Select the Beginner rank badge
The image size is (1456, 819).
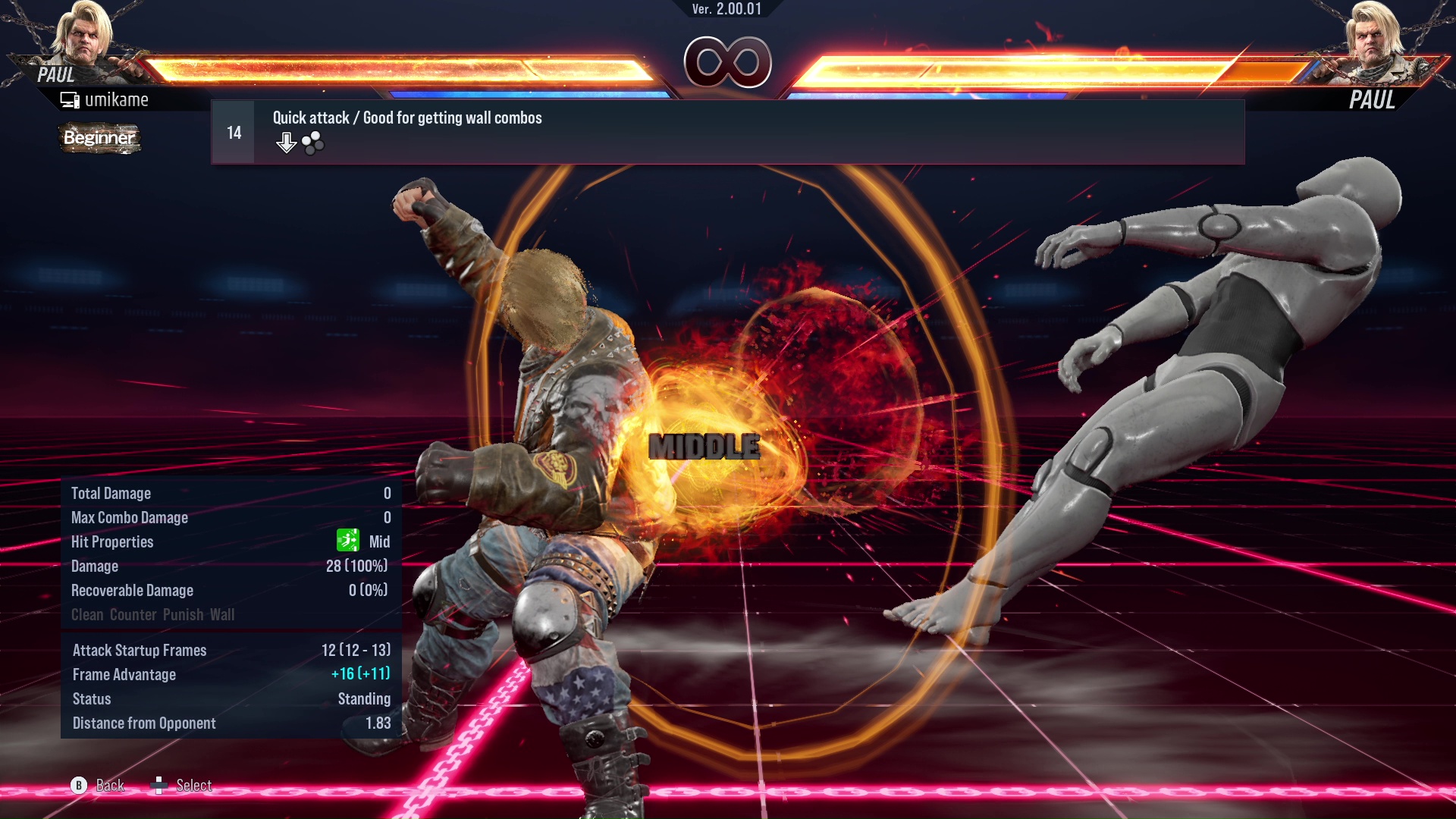click(99, 138)
